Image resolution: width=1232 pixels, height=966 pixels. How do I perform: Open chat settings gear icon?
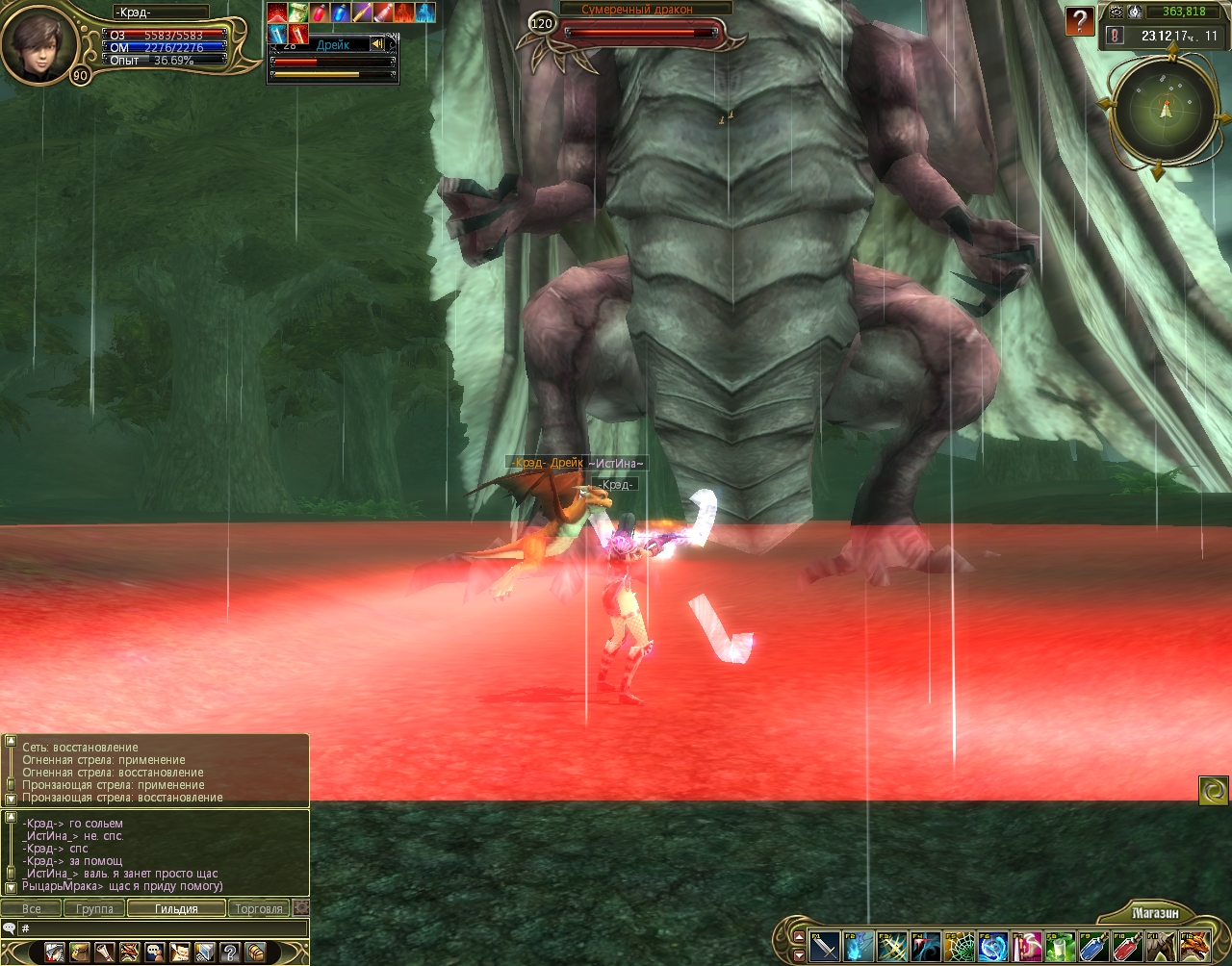click(x=301, y=907)
